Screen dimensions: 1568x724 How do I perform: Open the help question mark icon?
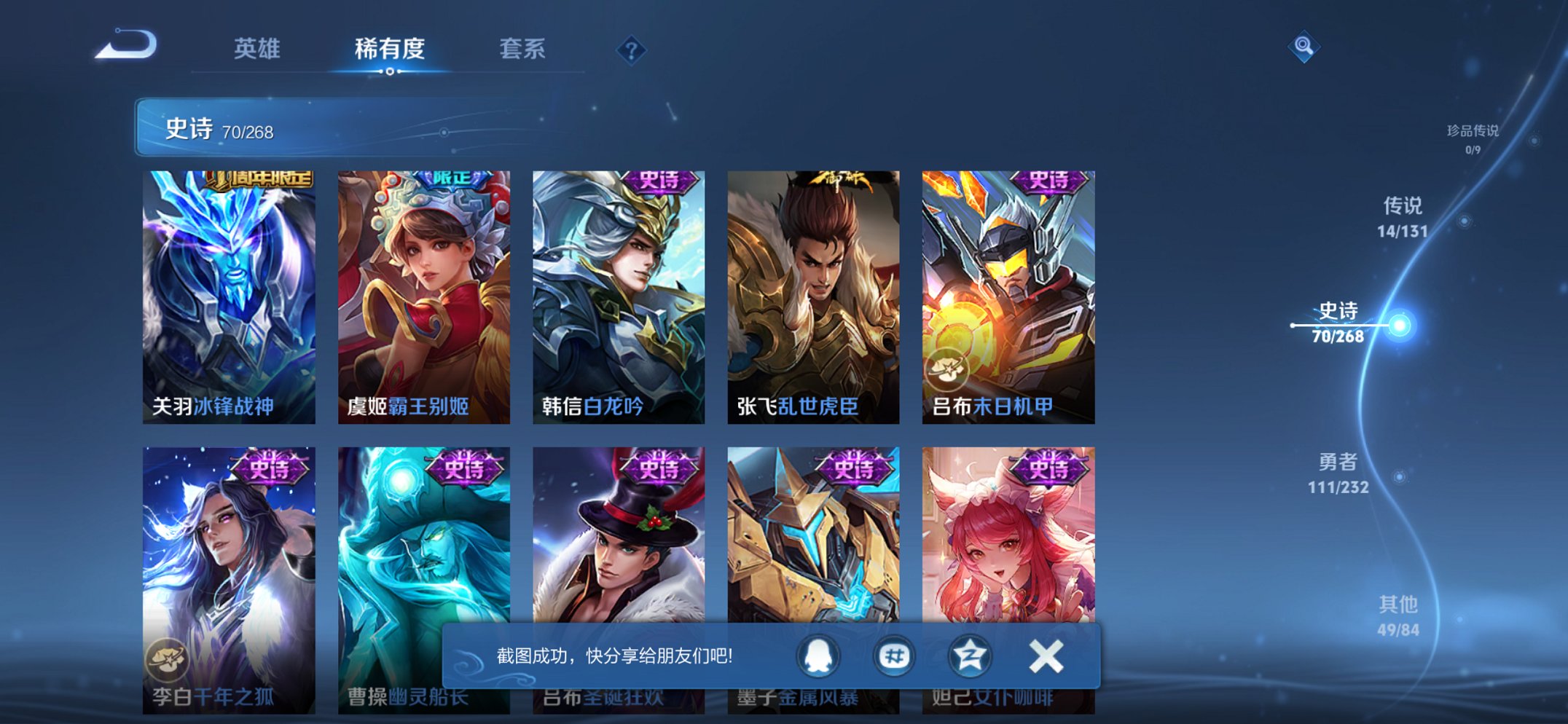(631, 50)
